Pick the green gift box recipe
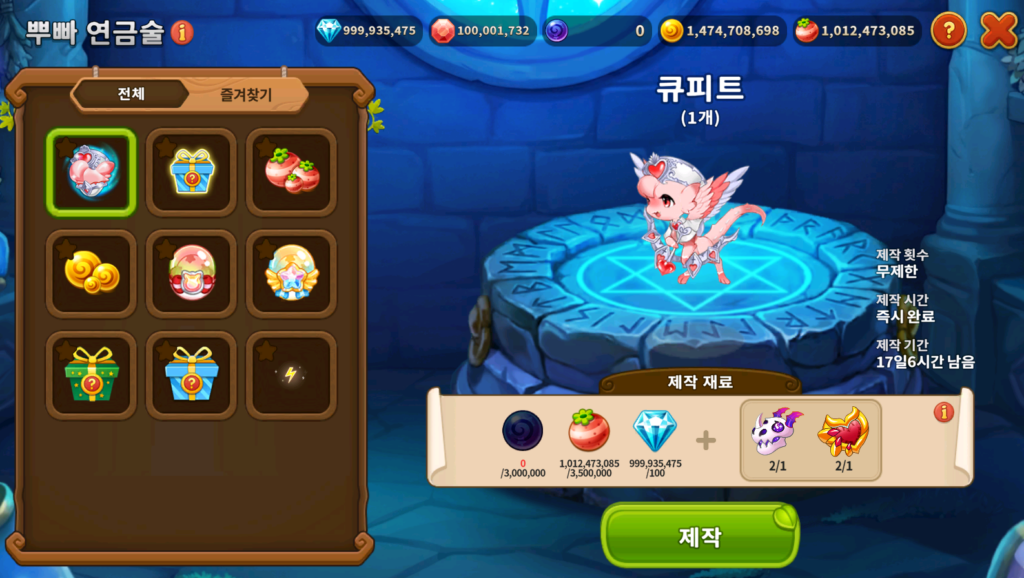Viewport: 1024px width, 578px height. point(91,375)
